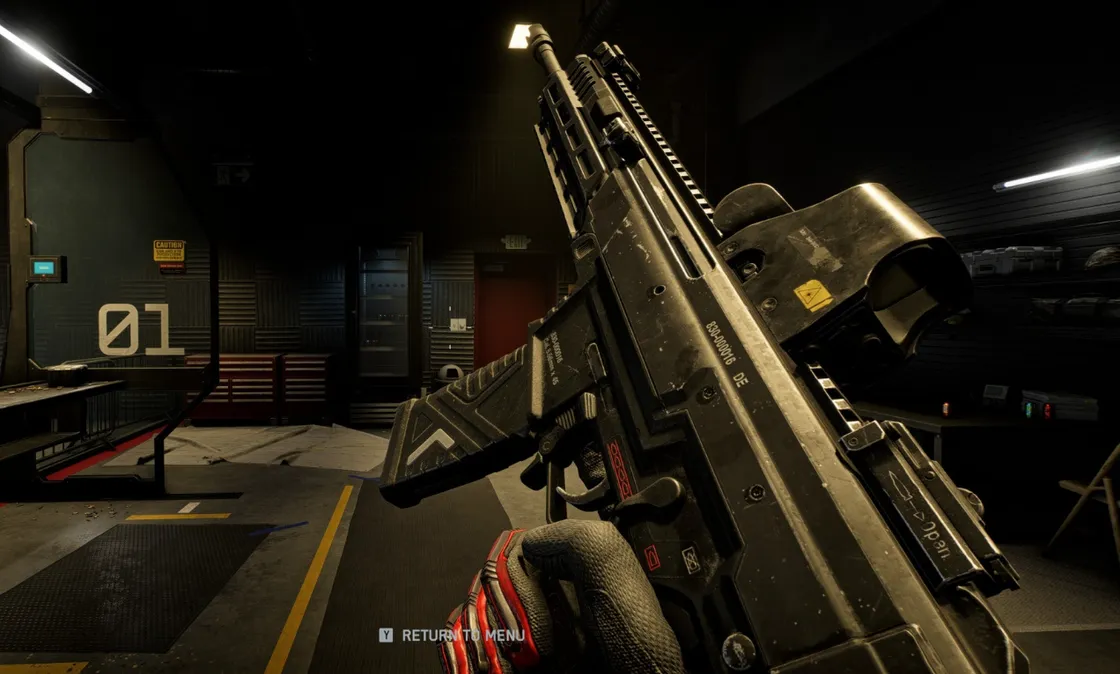This screenshot has width=1120, height=674.
Task: Select the Return to Menu label
Action: (462, 635)
